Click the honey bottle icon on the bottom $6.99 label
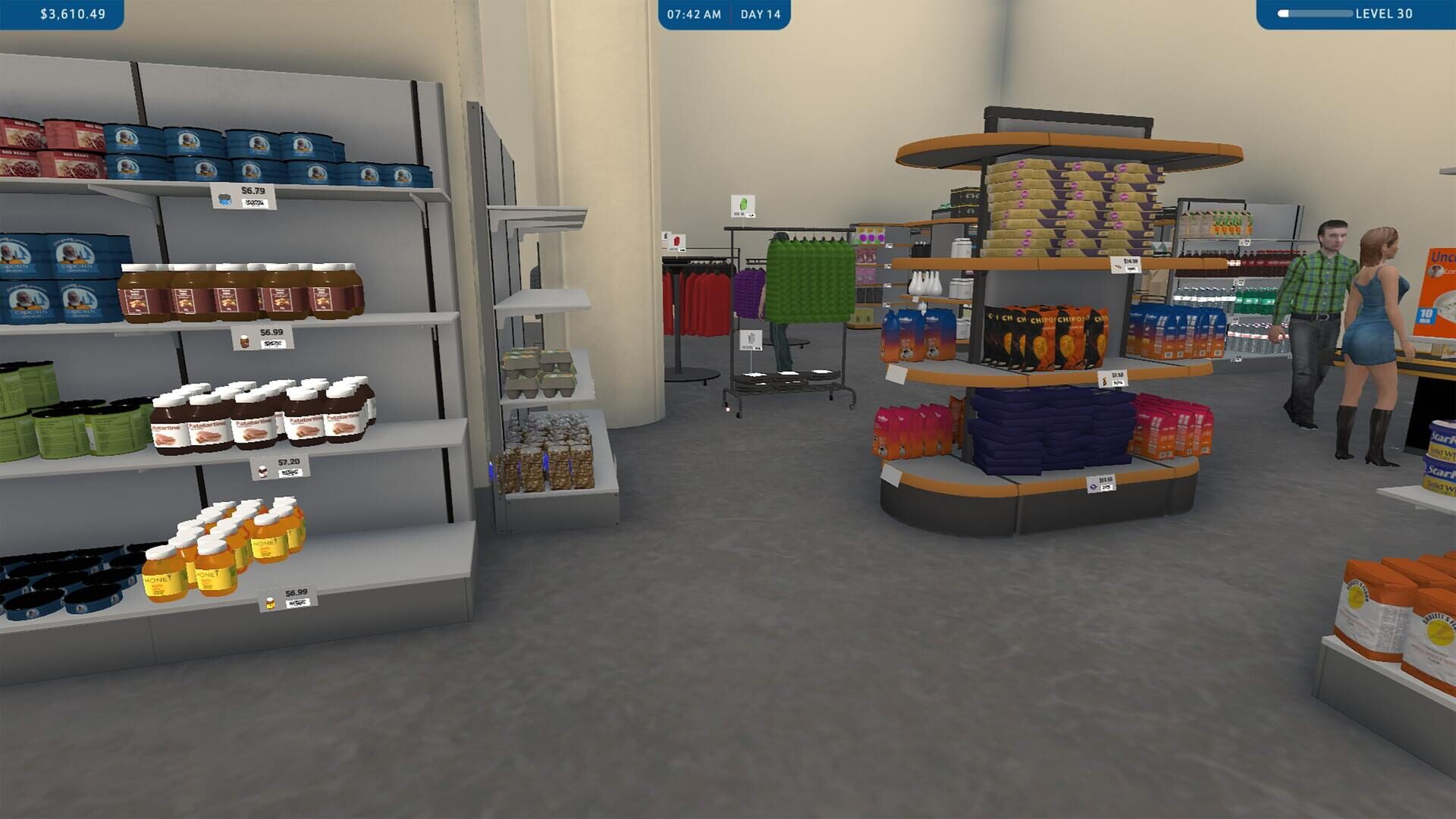This screenshot has width=1456, height=819. 269,601
